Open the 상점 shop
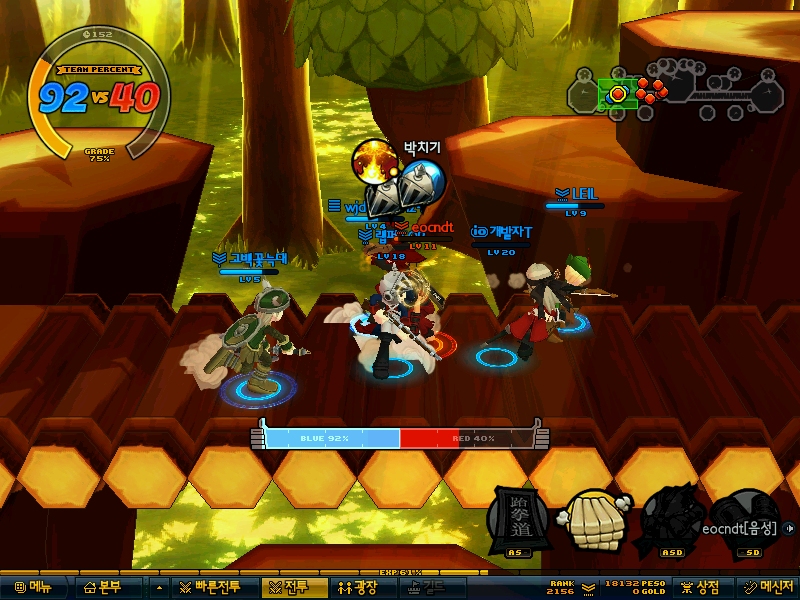The width and height of the screenshot is (800, 600). point(700,587)
